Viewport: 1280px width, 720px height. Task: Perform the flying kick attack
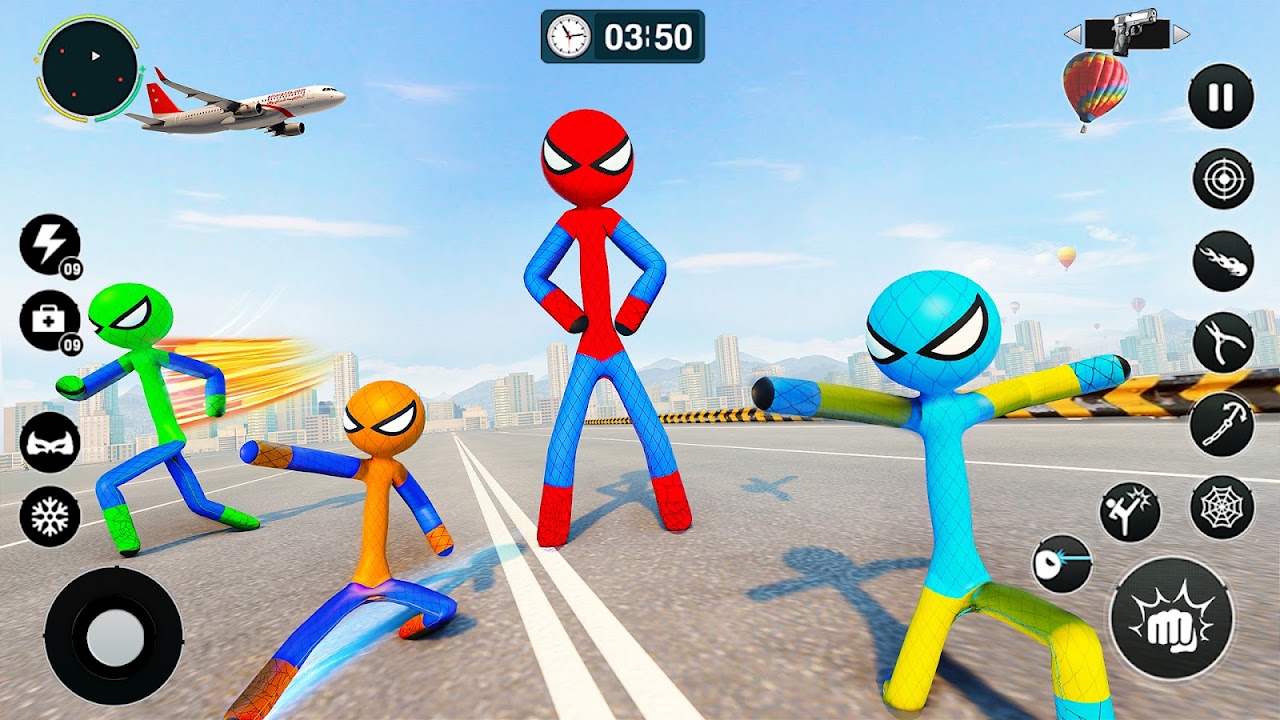coord(1130,512)
